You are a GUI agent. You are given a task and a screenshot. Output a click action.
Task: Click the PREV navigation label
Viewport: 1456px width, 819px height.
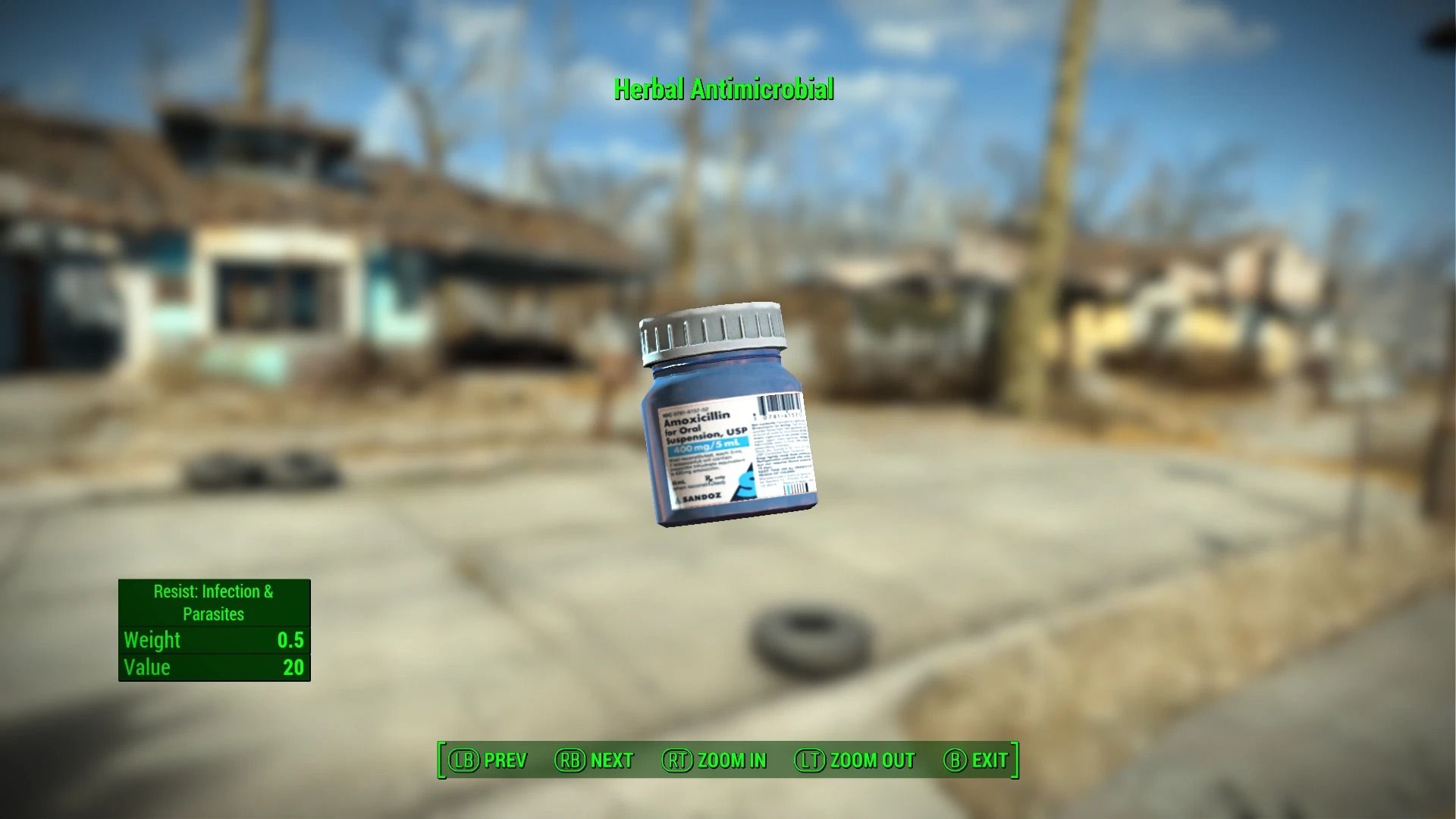507,761
